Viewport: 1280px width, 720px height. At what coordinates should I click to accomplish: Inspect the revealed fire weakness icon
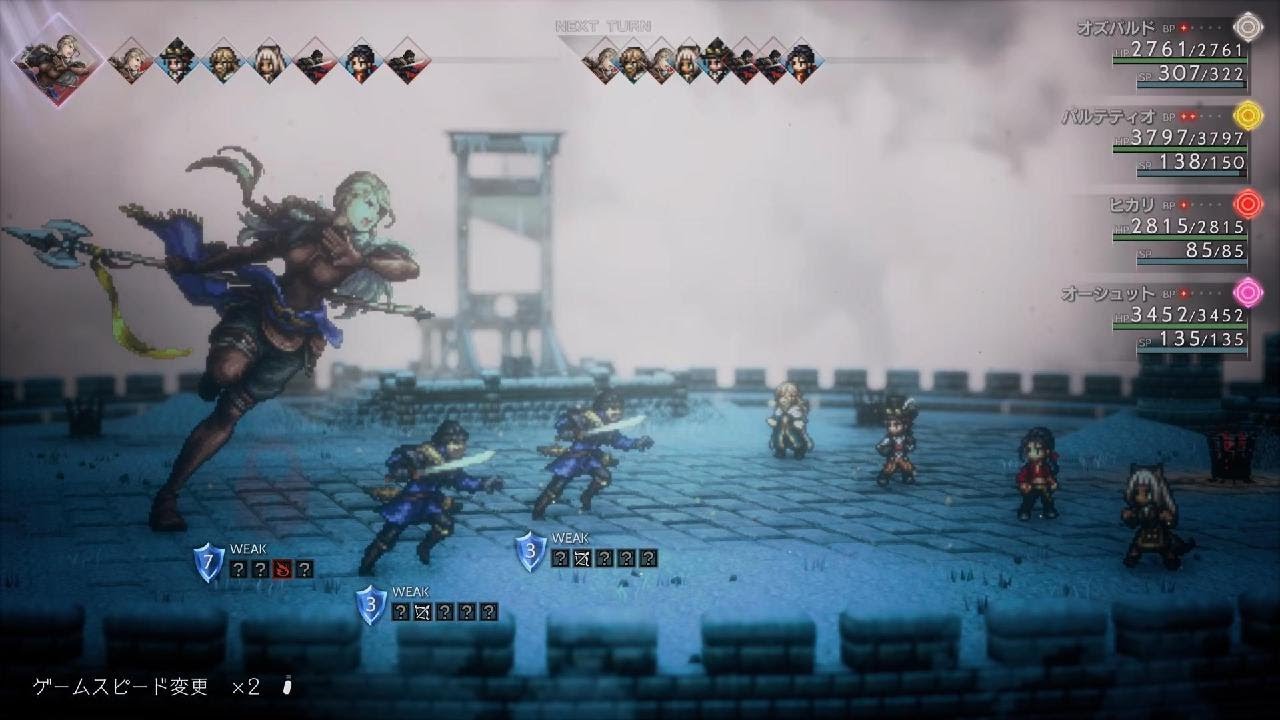point(282,569)
